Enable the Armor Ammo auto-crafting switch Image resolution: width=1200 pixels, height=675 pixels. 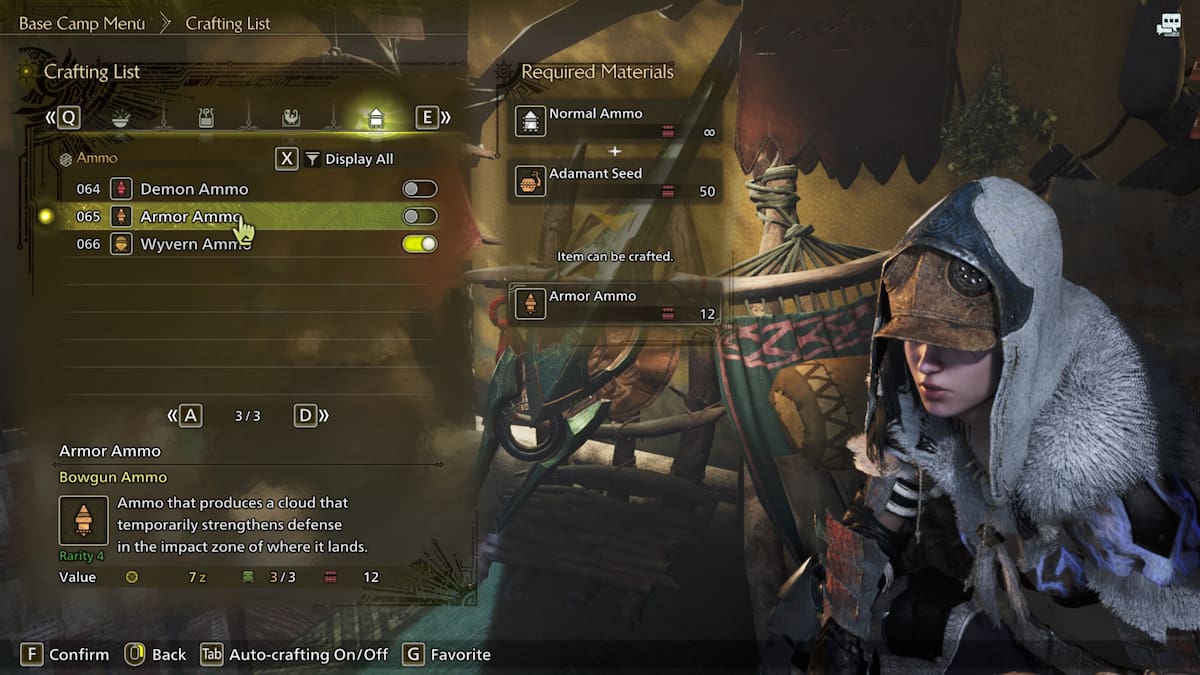(419, 217)
